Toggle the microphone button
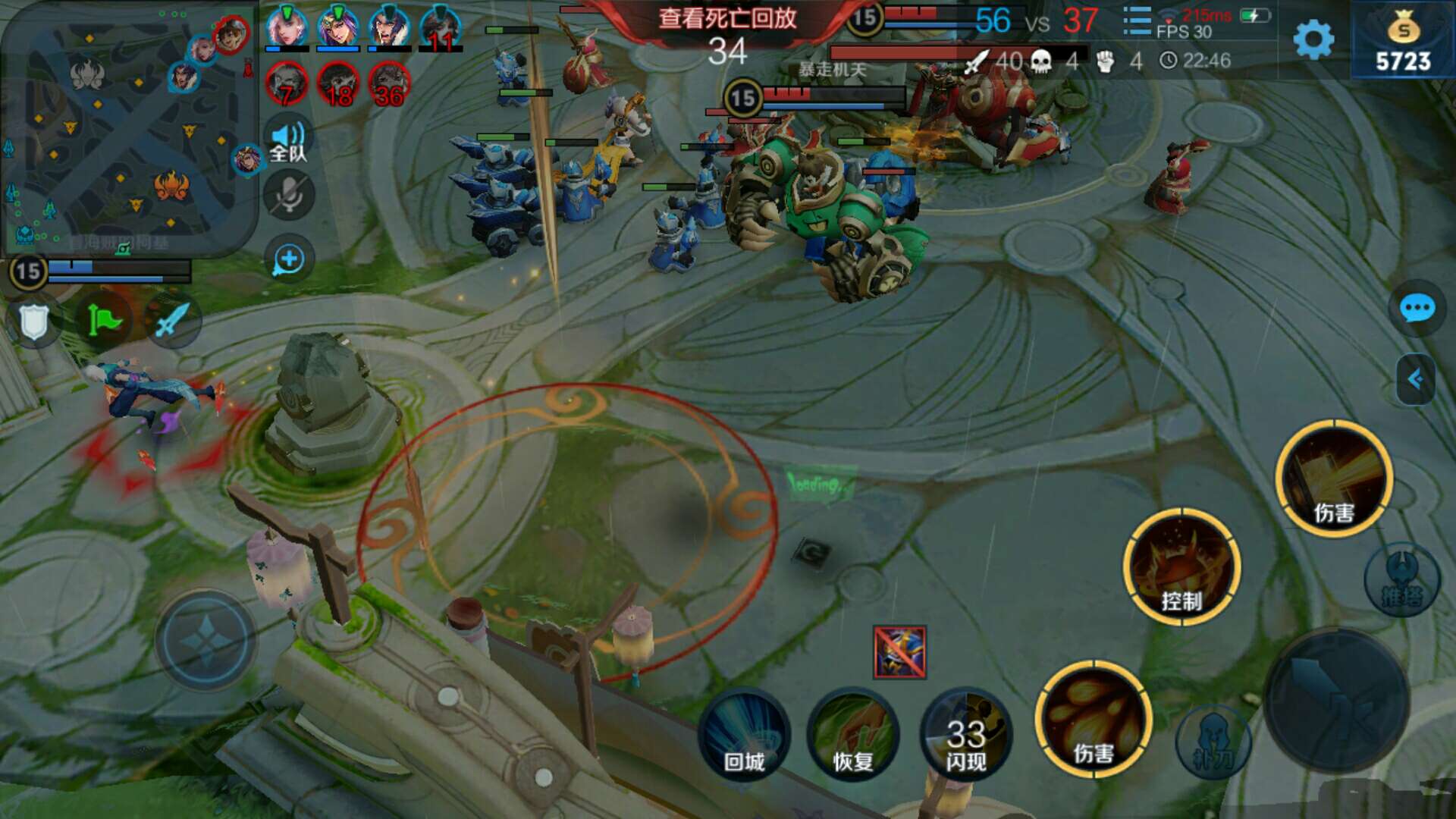This screenshot has height=819, width=1456. tap(288, 196)
